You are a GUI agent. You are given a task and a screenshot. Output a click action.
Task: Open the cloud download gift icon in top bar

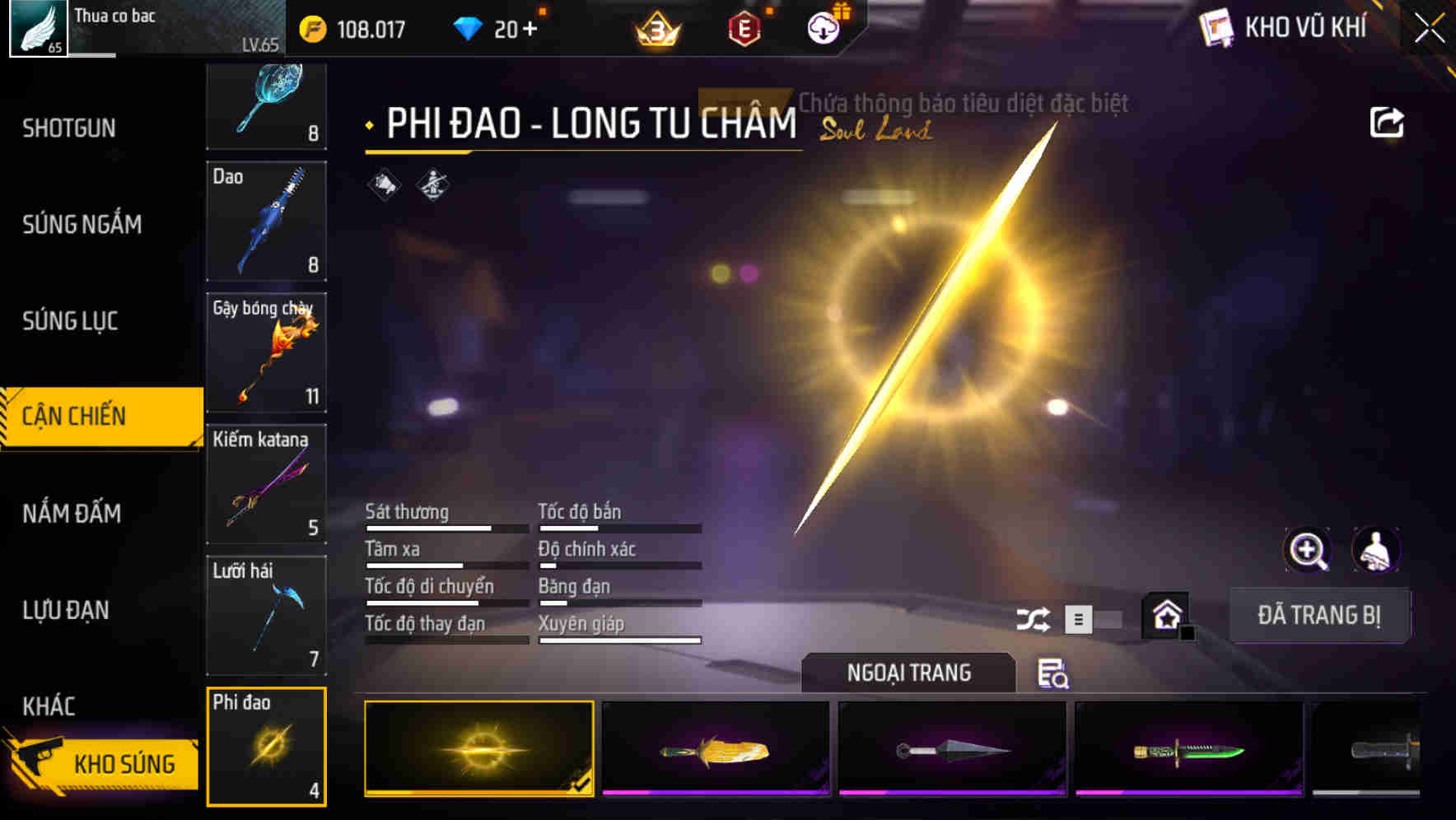(x=823, y=27)
